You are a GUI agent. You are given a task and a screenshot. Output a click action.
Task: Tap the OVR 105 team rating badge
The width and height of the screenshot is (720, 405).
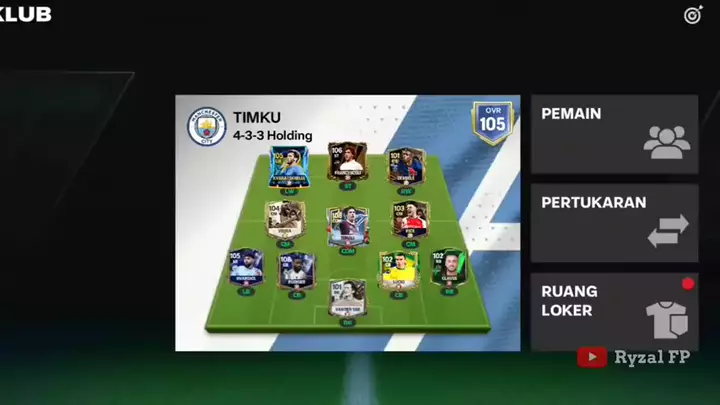(x=492, y=123)
